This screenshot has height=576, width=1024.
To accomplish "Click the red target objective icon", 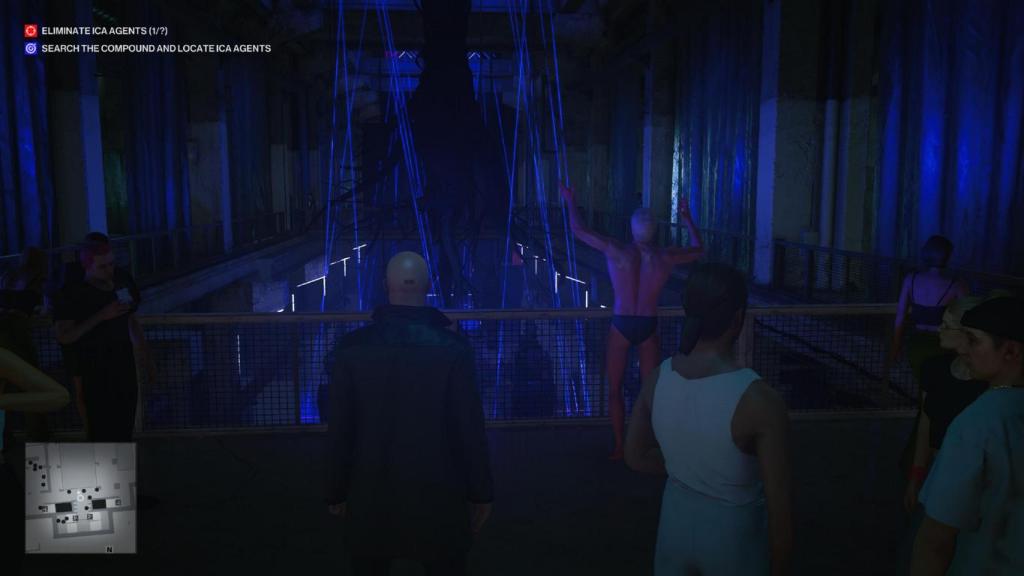I will tap(31, 31).
